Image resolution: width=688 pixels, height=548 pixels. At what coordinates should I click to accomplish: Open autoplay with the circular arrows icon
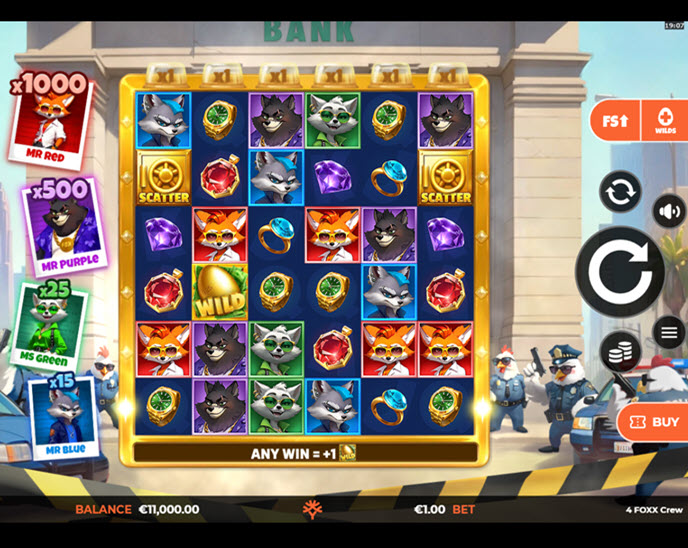click(620, 192)
